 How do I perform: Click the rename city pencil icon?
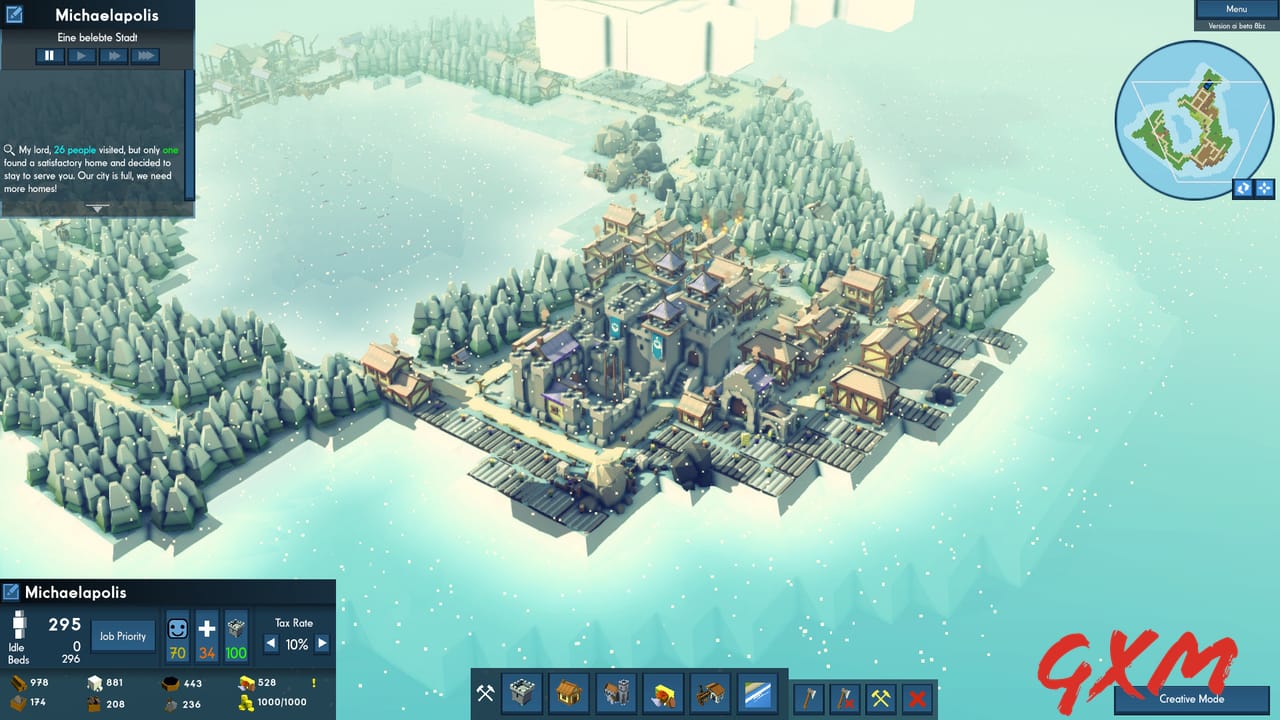(15, 15)
